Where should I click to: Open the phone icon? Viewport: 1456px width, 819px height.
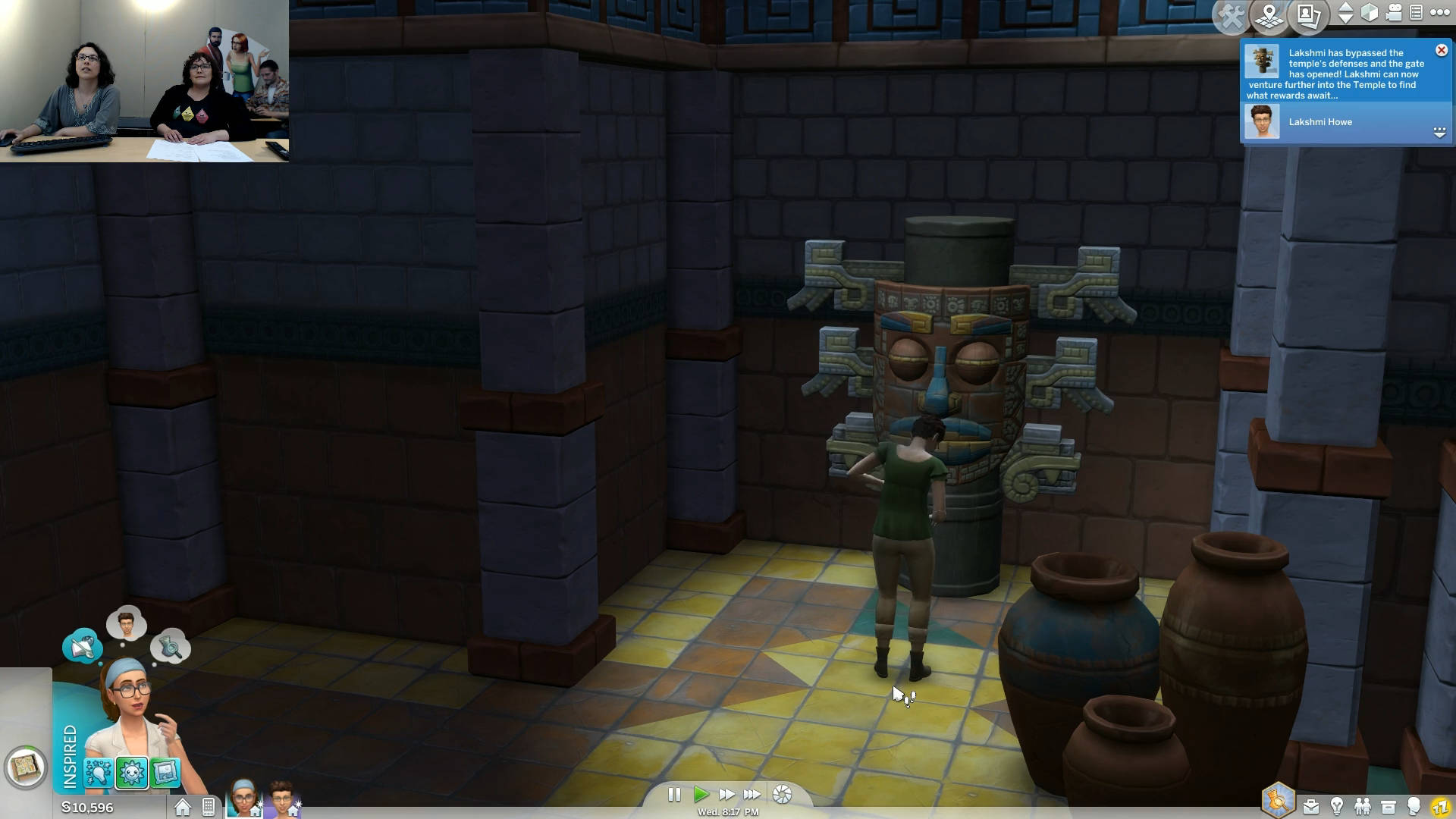coord(209,808)
